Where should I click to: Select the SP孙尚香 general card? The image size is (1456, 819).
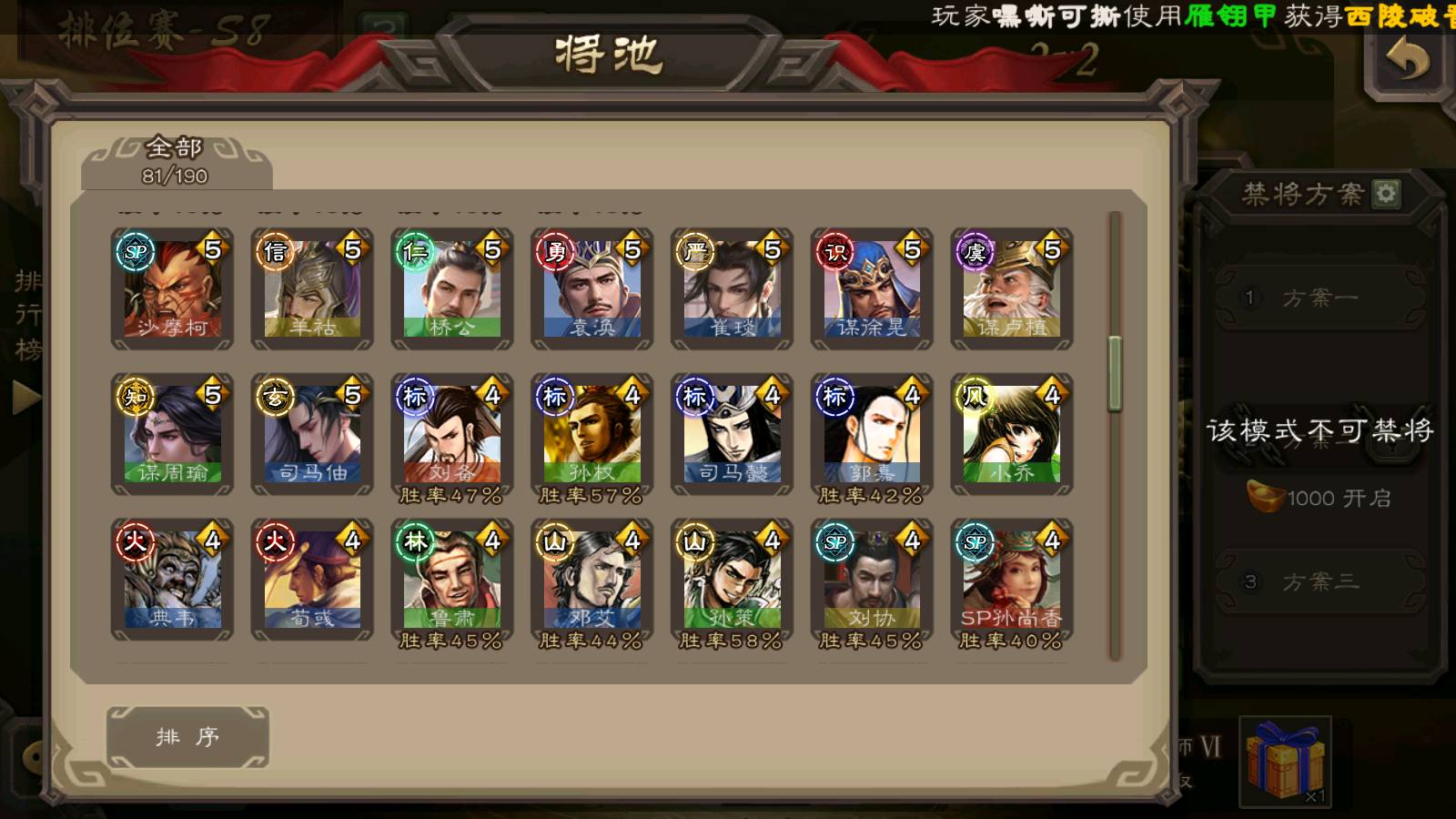1012,580
